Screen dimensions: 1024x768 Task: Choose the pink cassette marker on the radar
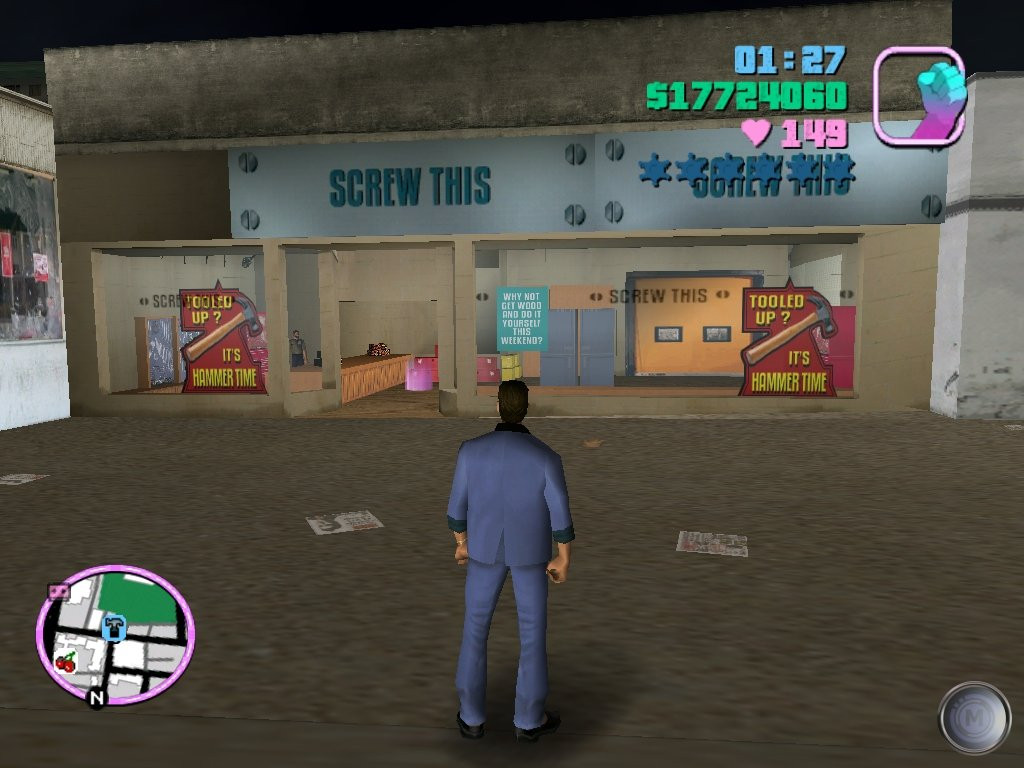point(58,591)
